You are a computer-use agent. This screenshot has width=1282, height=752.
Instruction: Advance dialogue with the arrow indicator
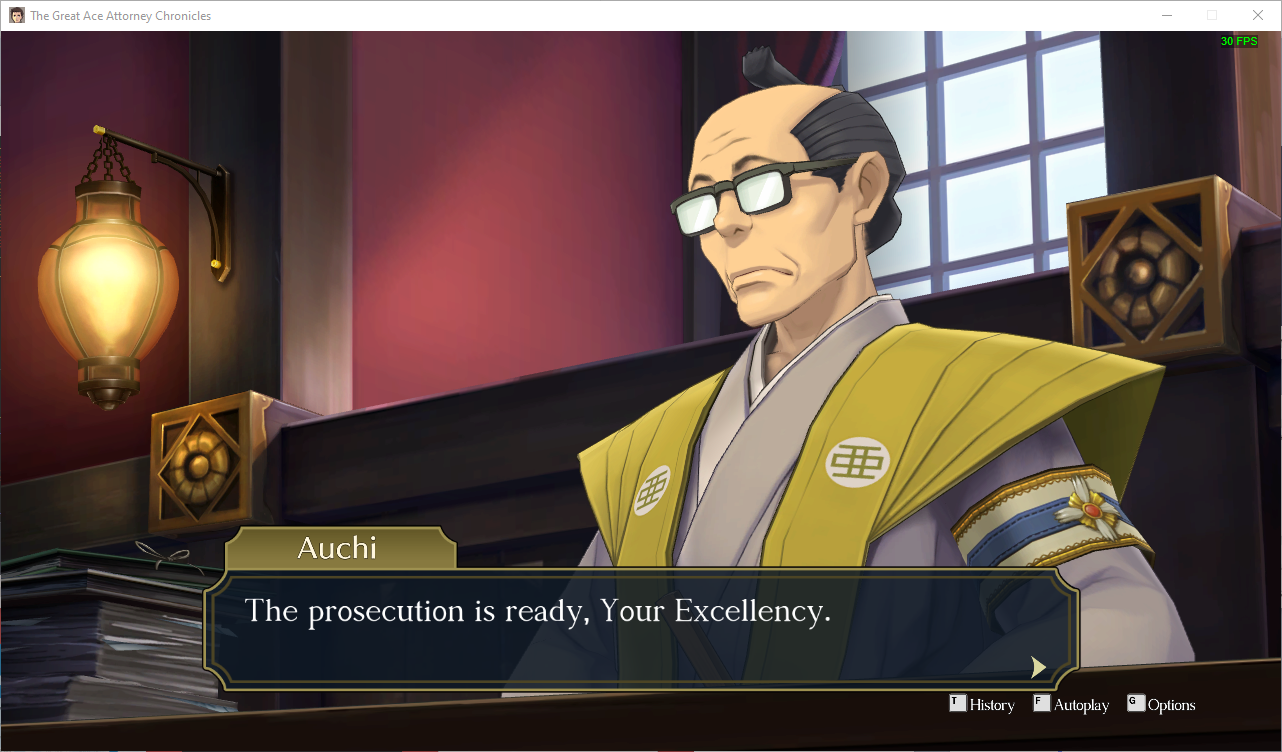tap(1038, 667)
